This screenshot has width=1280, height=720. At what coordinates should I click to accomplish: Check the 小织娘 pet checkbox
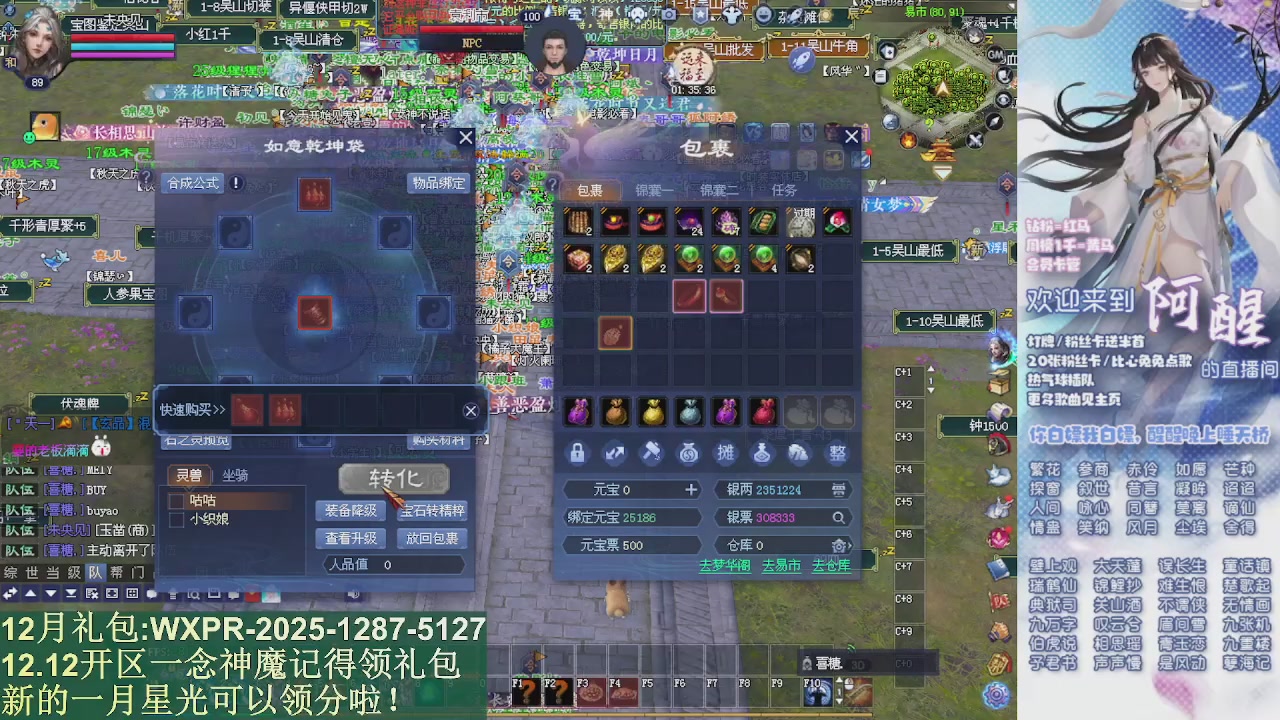176,519
